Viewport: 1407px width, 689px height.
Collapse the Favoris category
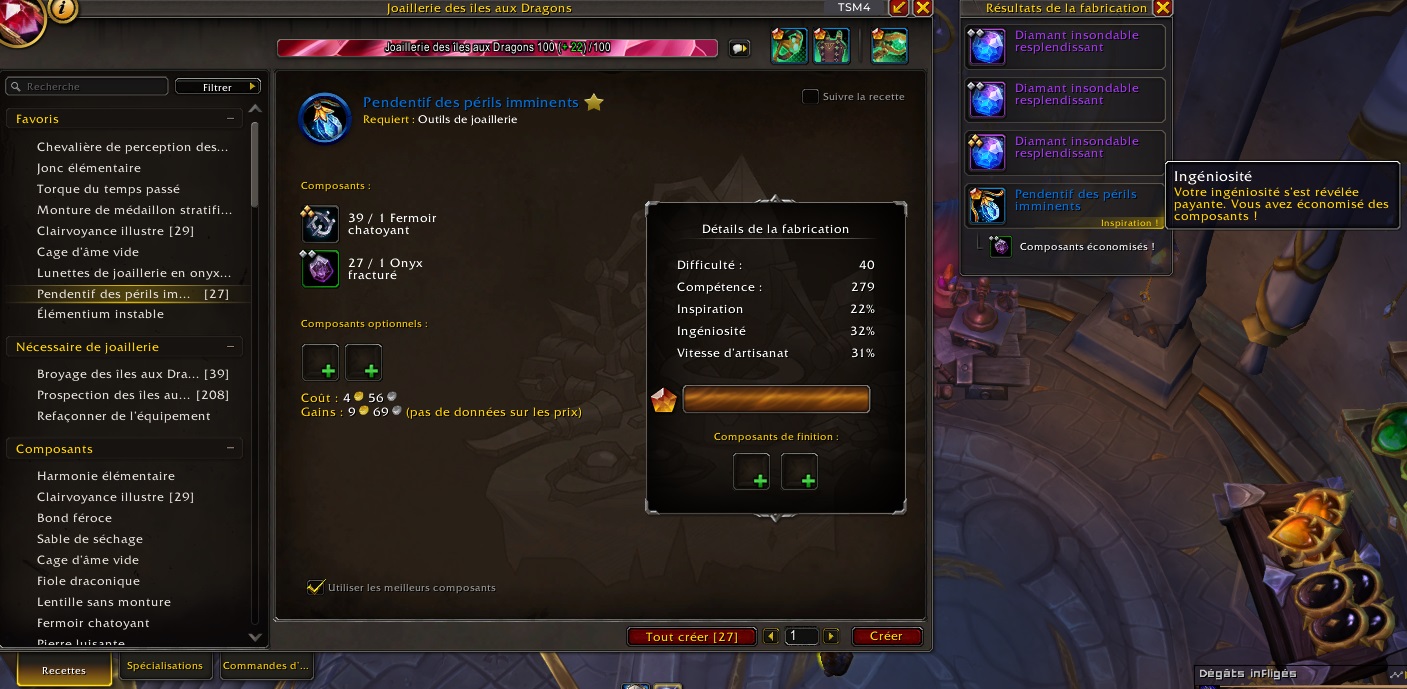(x=231, y=119)
